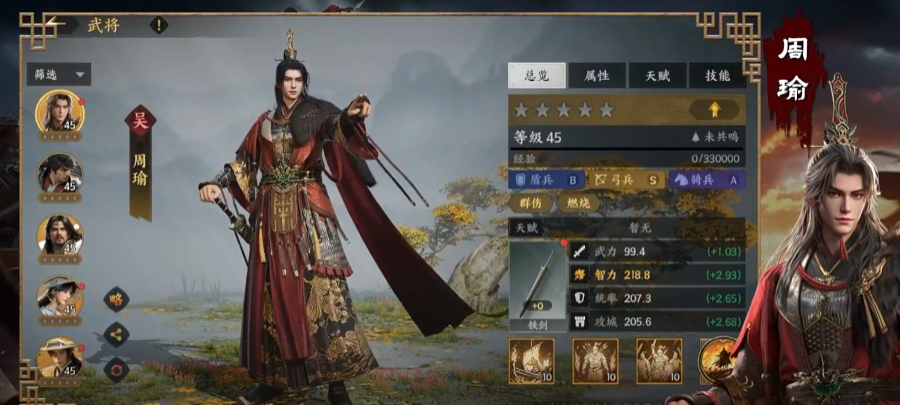
Task: Click the 未共鸣 resonance indicator
Action: [714, 137]
